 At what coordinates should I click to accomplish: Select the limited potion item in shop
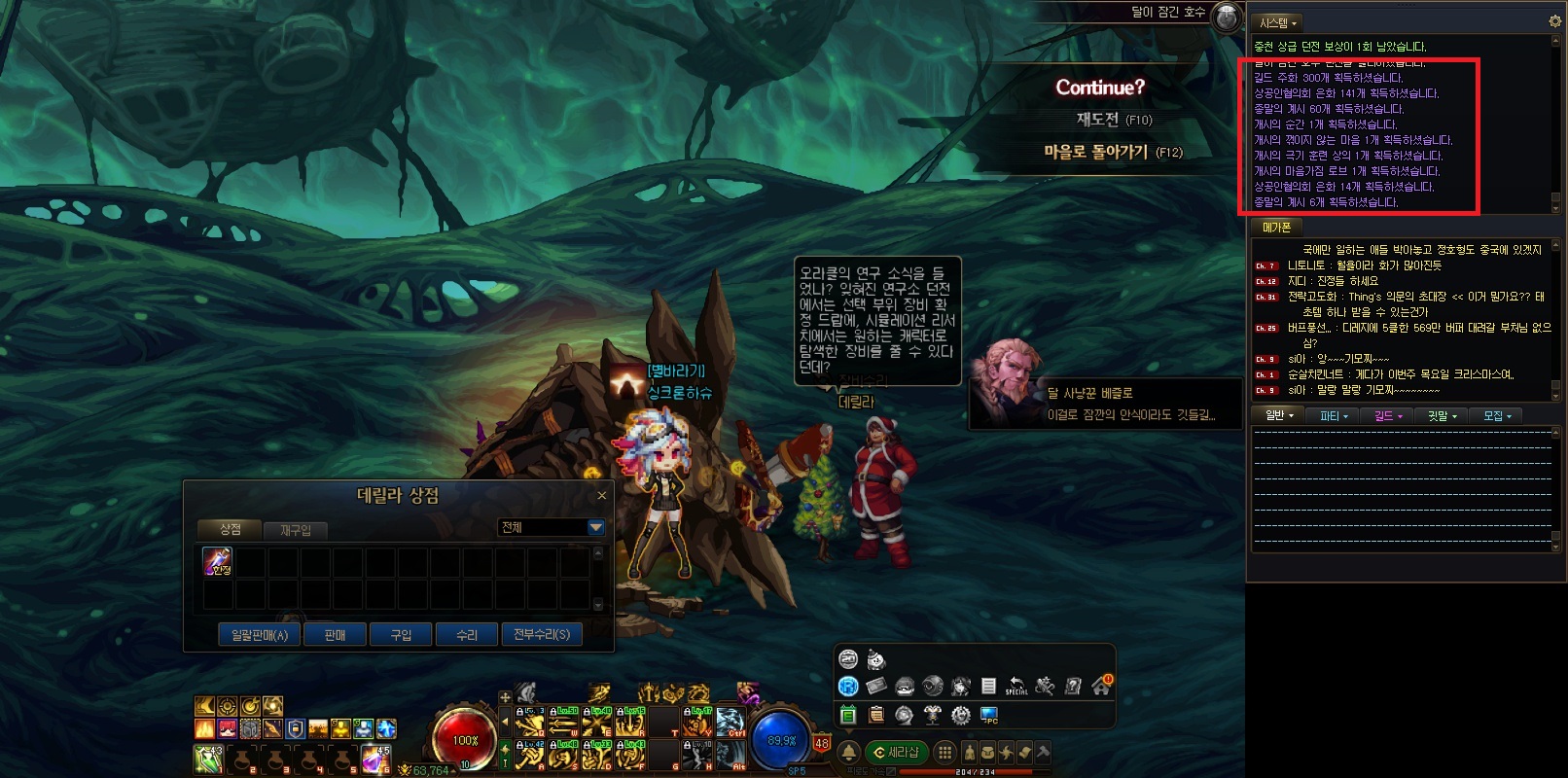217,561
